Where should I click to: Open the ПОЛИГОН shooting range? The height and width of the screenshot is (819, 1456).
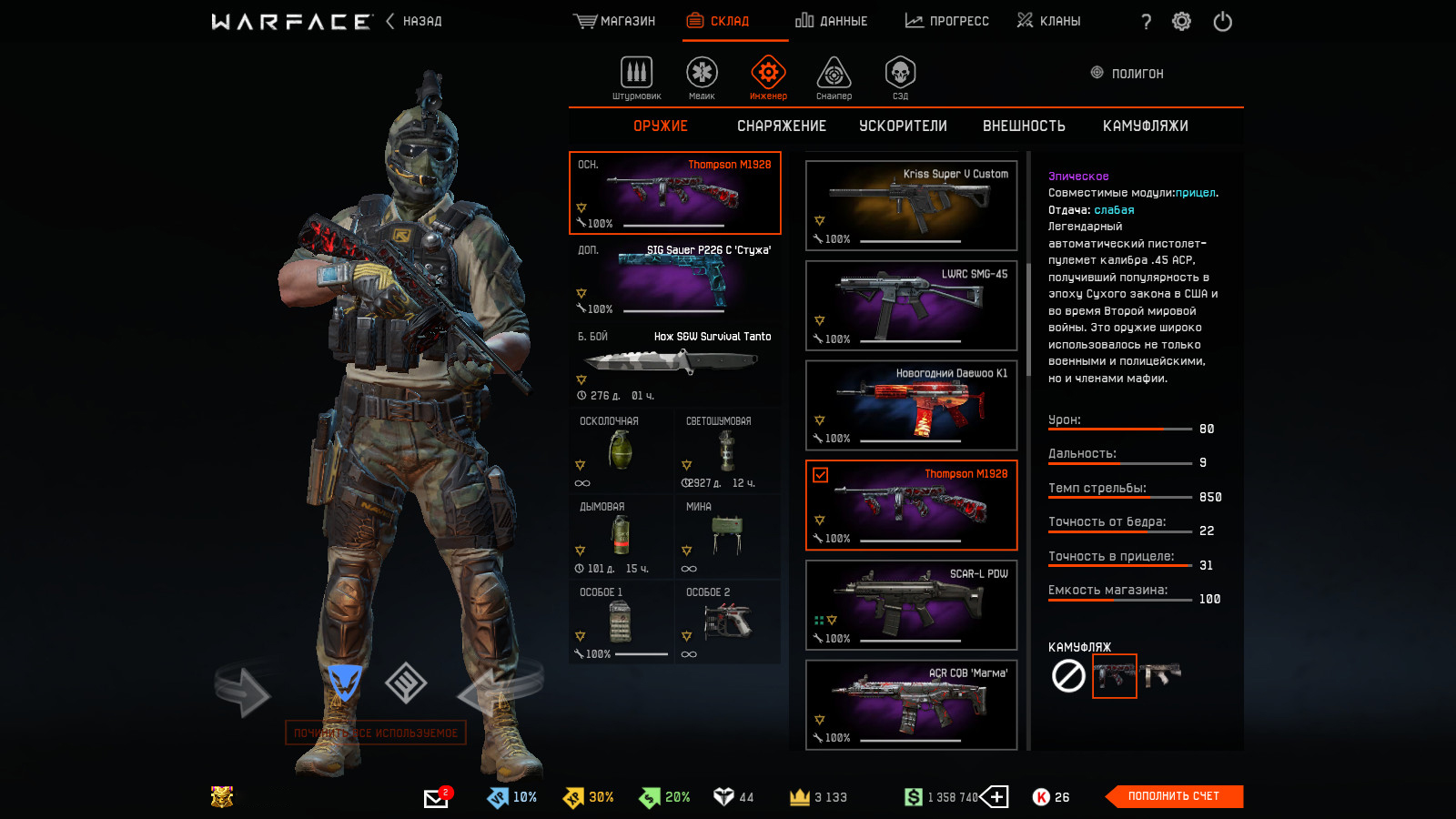click(1127, 74)
